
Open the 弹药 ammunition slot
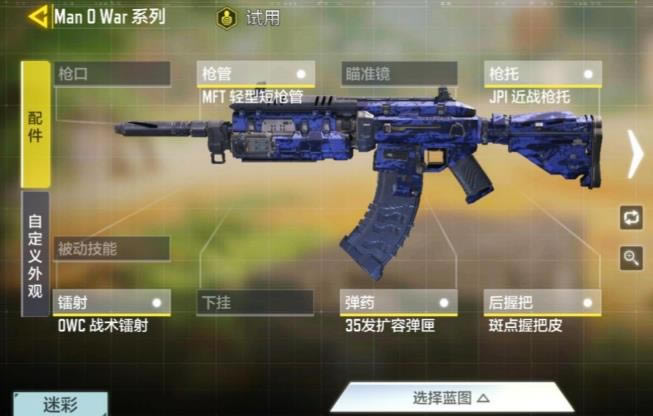pos(399,302)
